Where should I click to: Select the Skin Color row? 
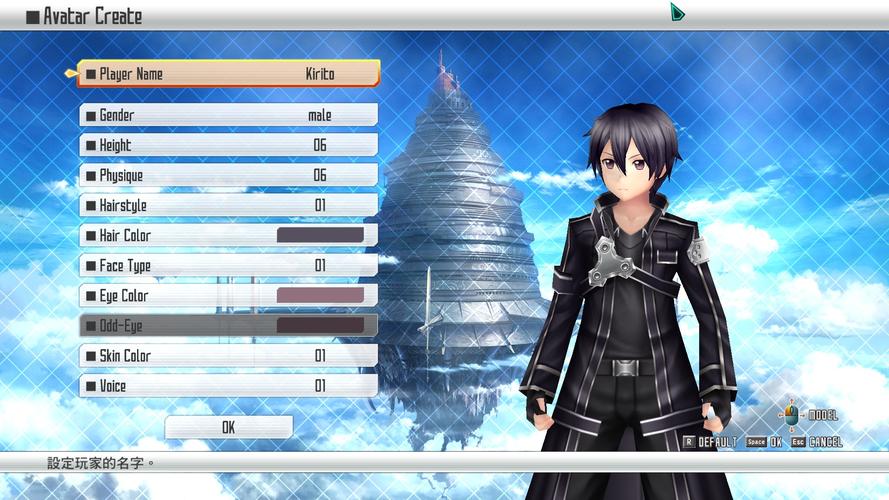[229, 355]
